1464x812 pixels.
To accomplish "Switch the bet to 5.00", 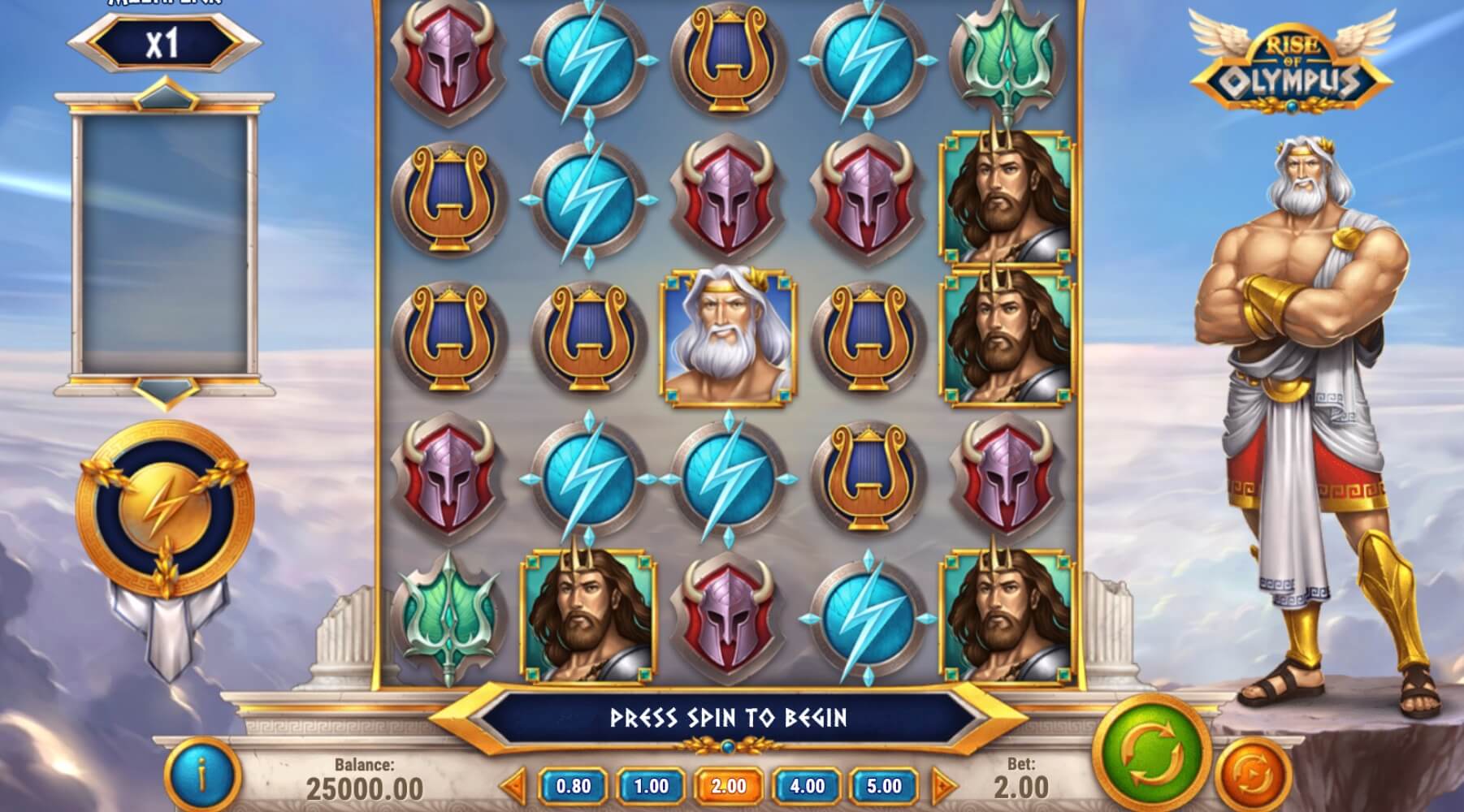I will (884, 786).
